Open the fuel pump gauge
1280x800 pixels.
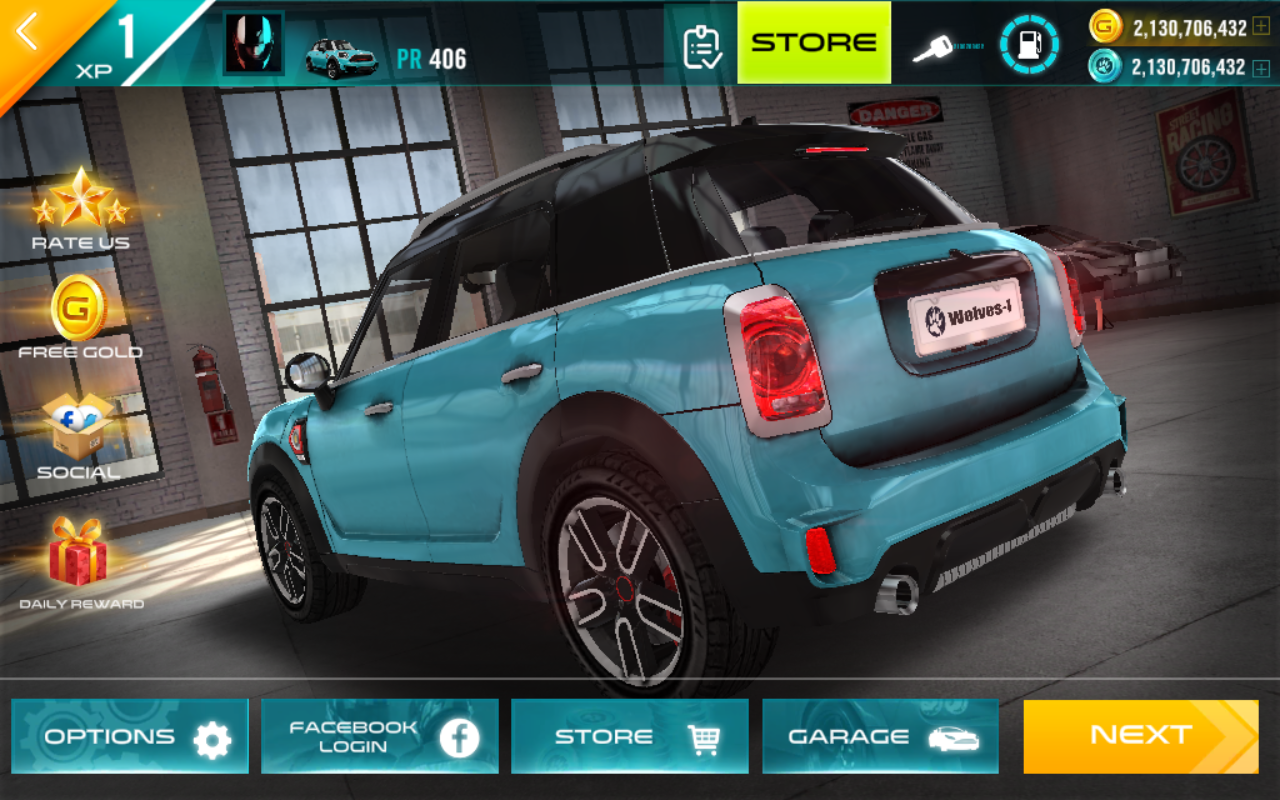click(1028, 45)
